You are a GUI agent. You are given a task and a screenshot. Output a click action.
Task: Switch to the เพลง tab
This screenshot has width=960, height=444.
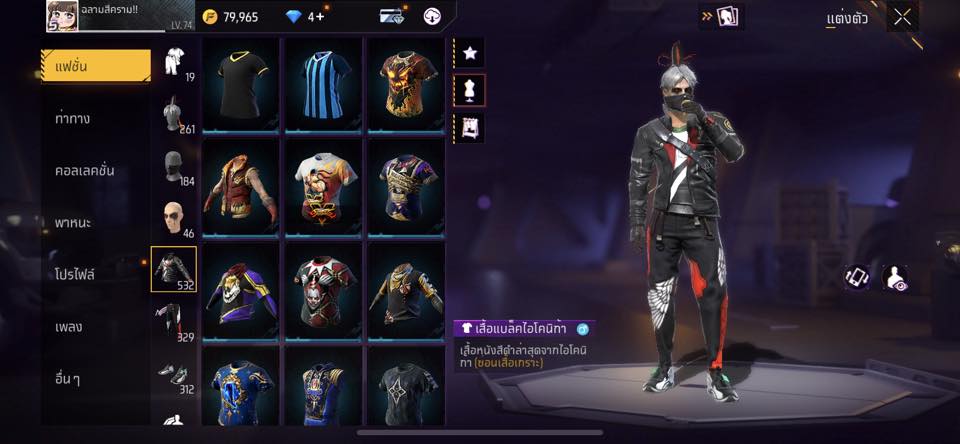coord(70,326)
